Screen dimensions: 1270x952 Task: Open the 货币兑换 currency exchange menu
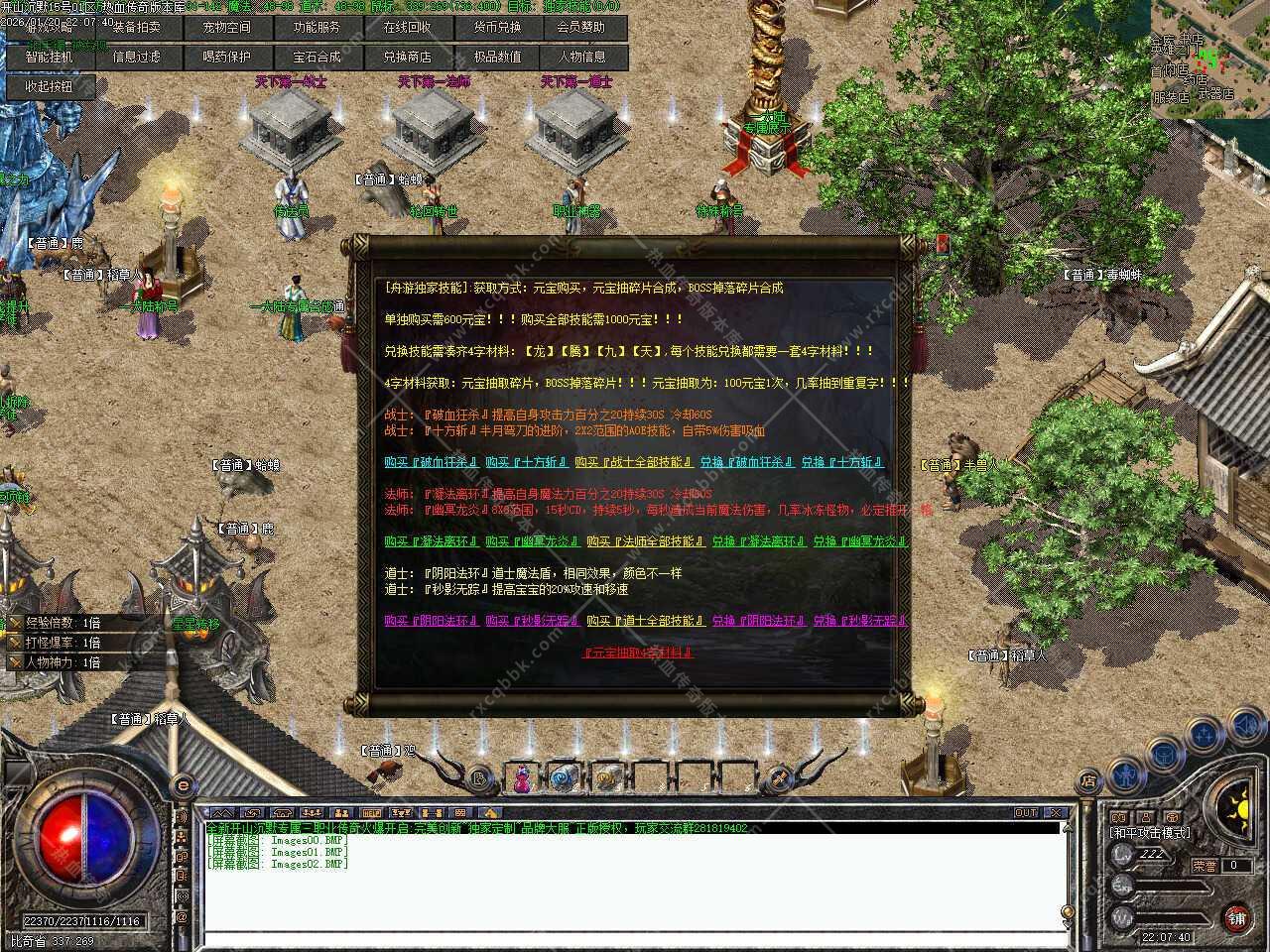coord(497,28)
